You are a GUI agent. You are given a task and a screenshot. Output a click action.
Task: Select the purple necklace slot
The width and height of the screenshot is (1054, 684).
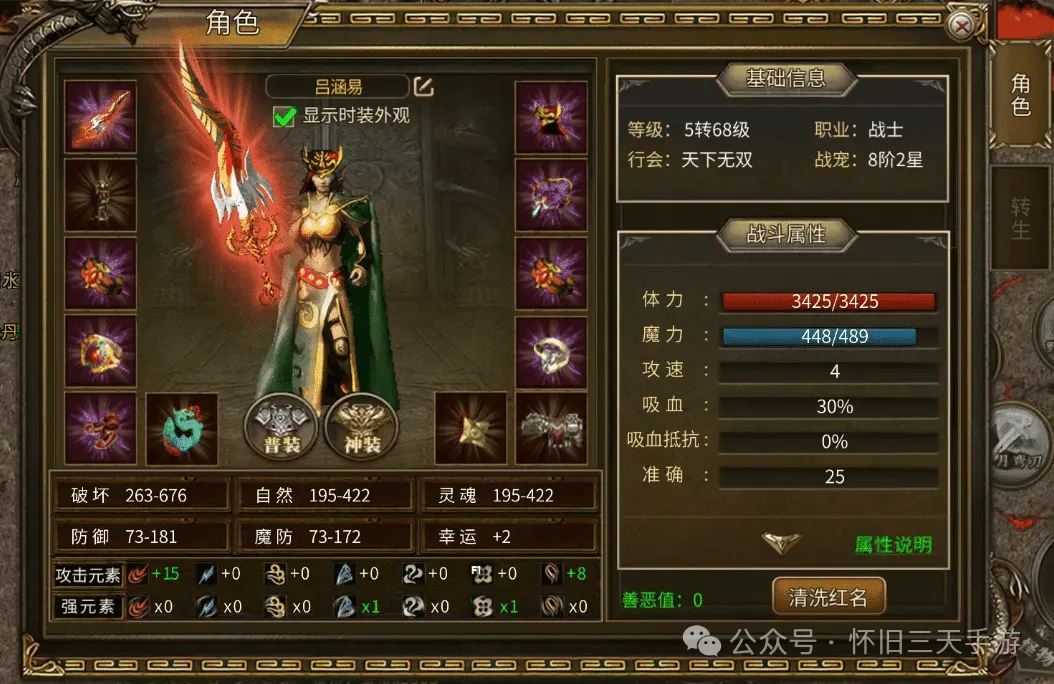tap(551, 195)
